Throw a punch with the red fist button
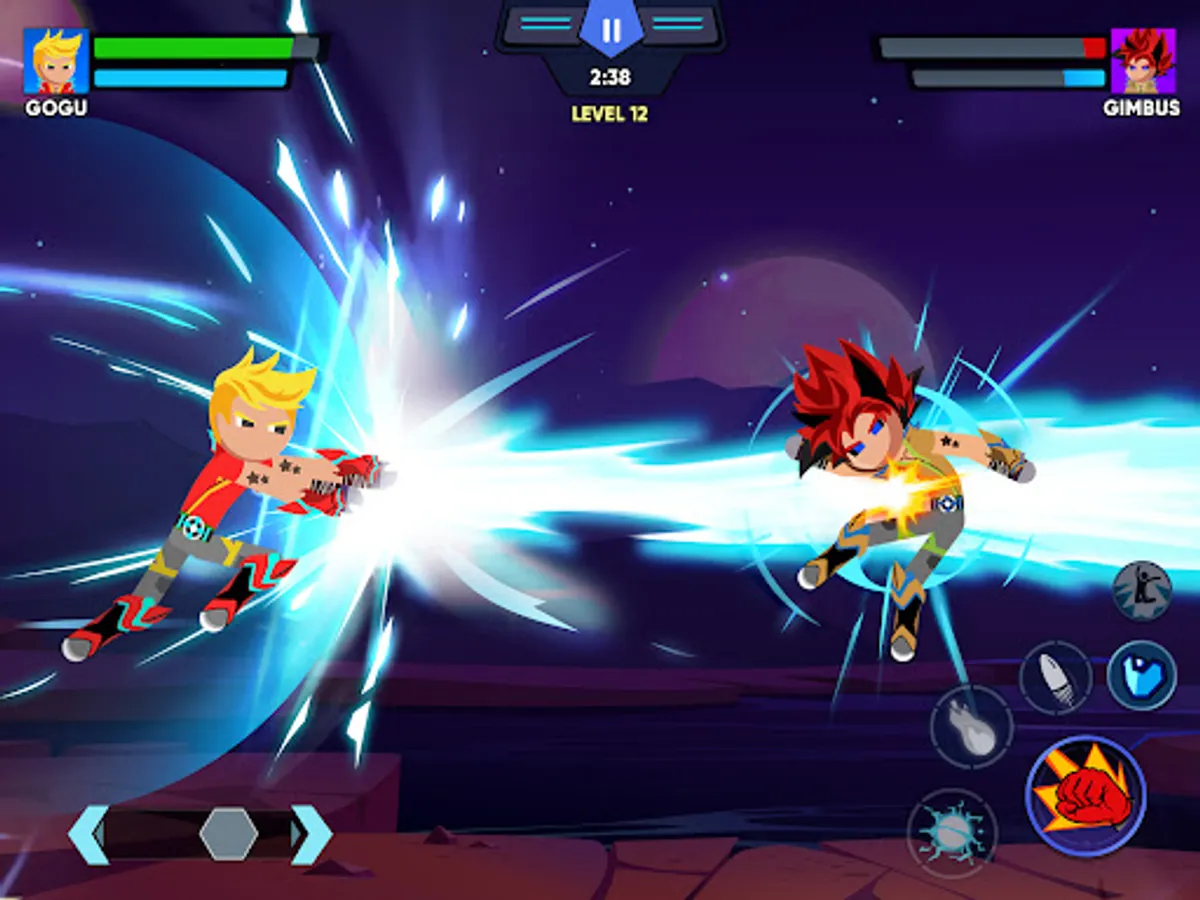The width and height of the screenshot is (1200, 900). coord(1085,795)
